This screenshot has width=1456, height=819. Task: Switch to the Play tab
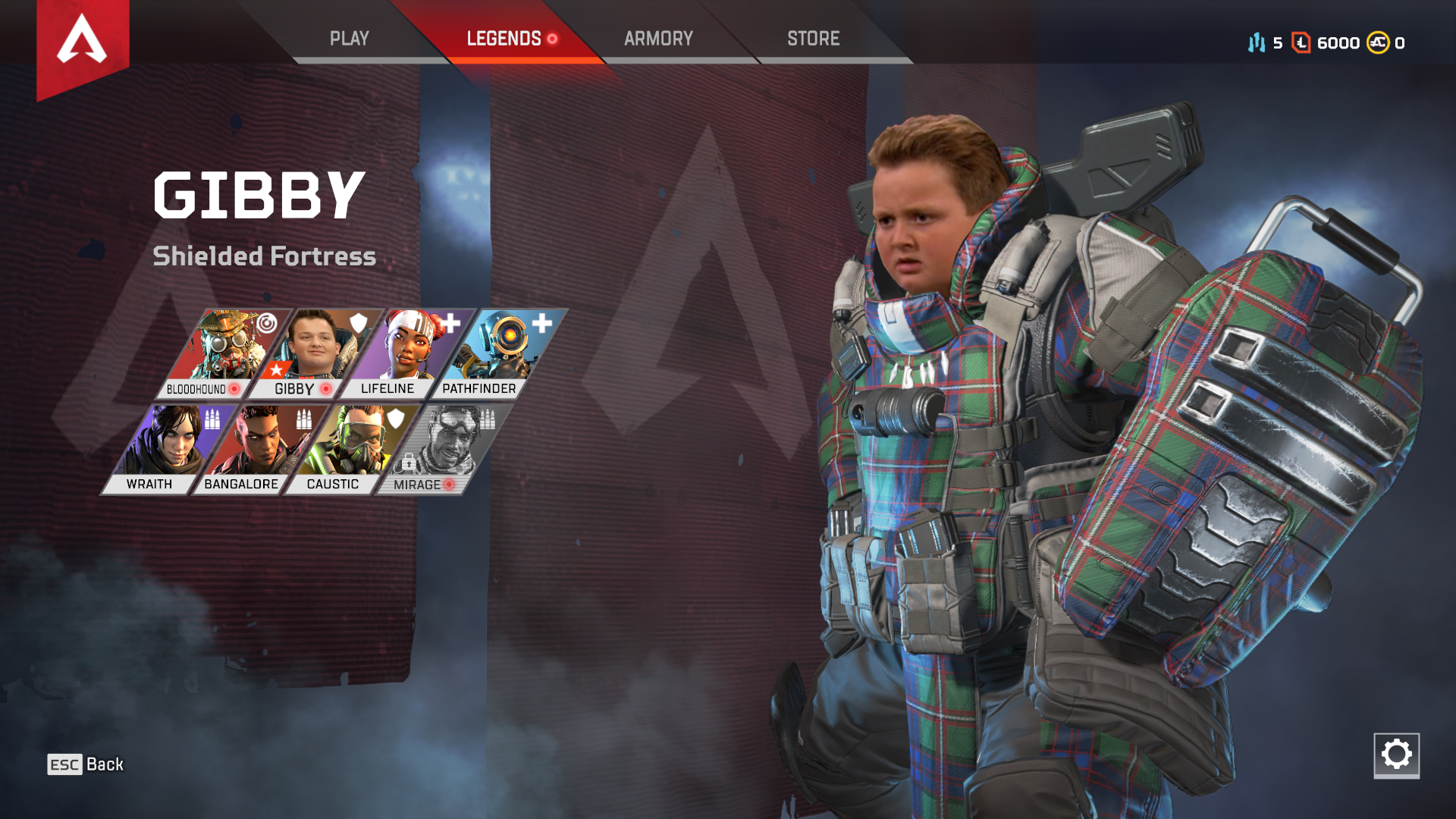point(349,39)
